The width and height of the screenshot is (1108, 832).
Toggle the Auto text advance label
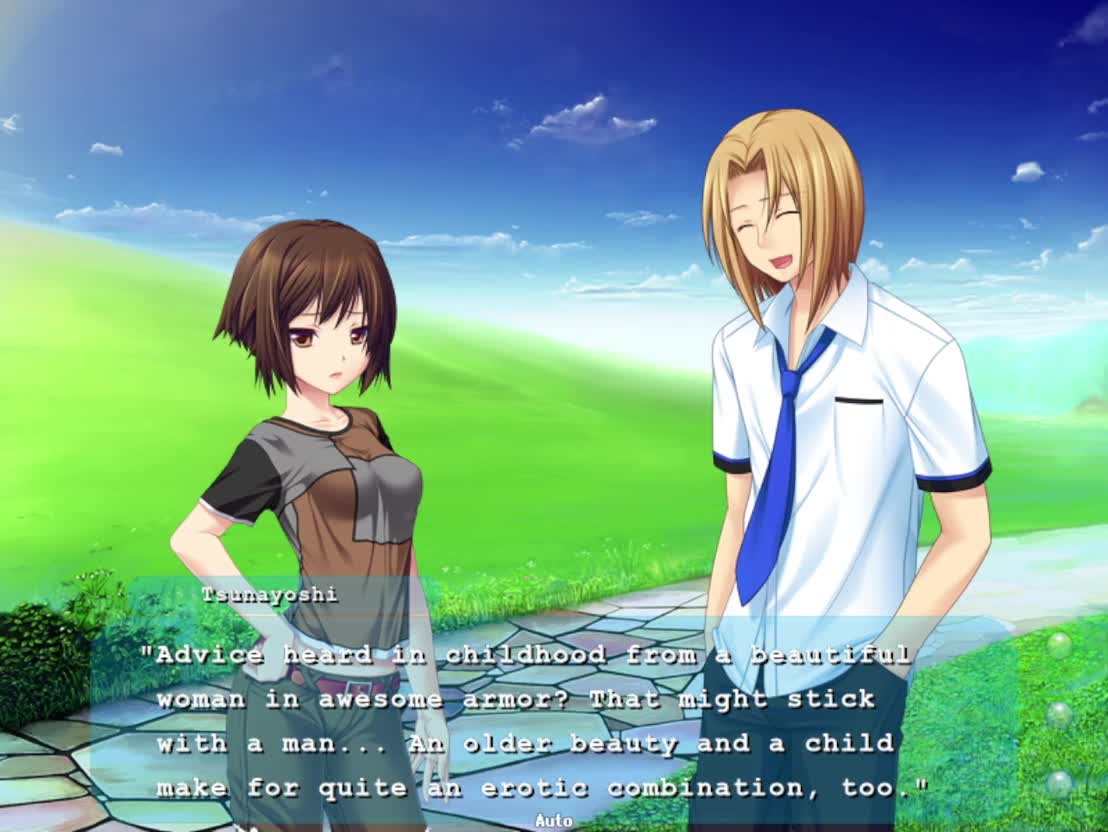[553, 821]
